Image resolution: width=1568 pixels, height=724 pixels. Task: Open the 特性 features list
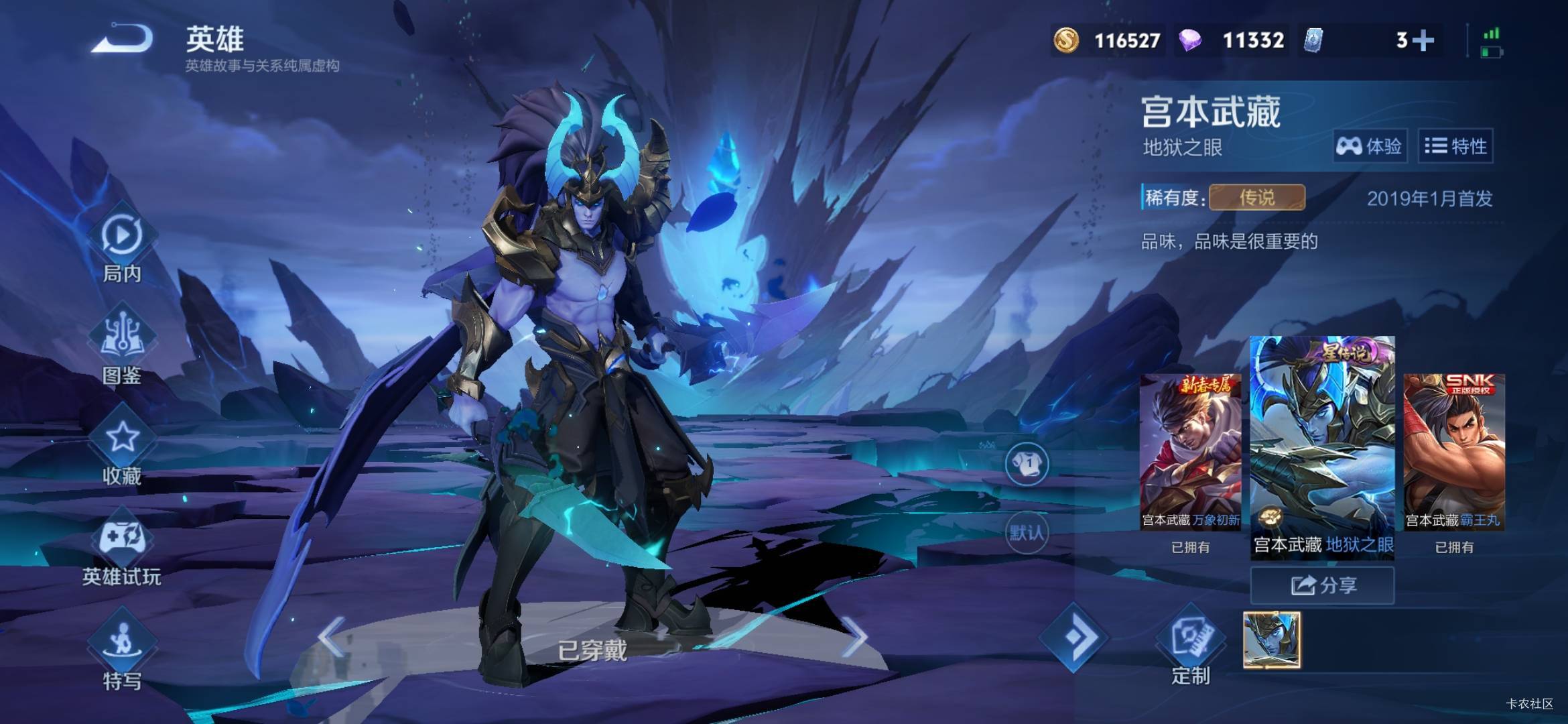pyautogui.click(x=1455, y=145)
